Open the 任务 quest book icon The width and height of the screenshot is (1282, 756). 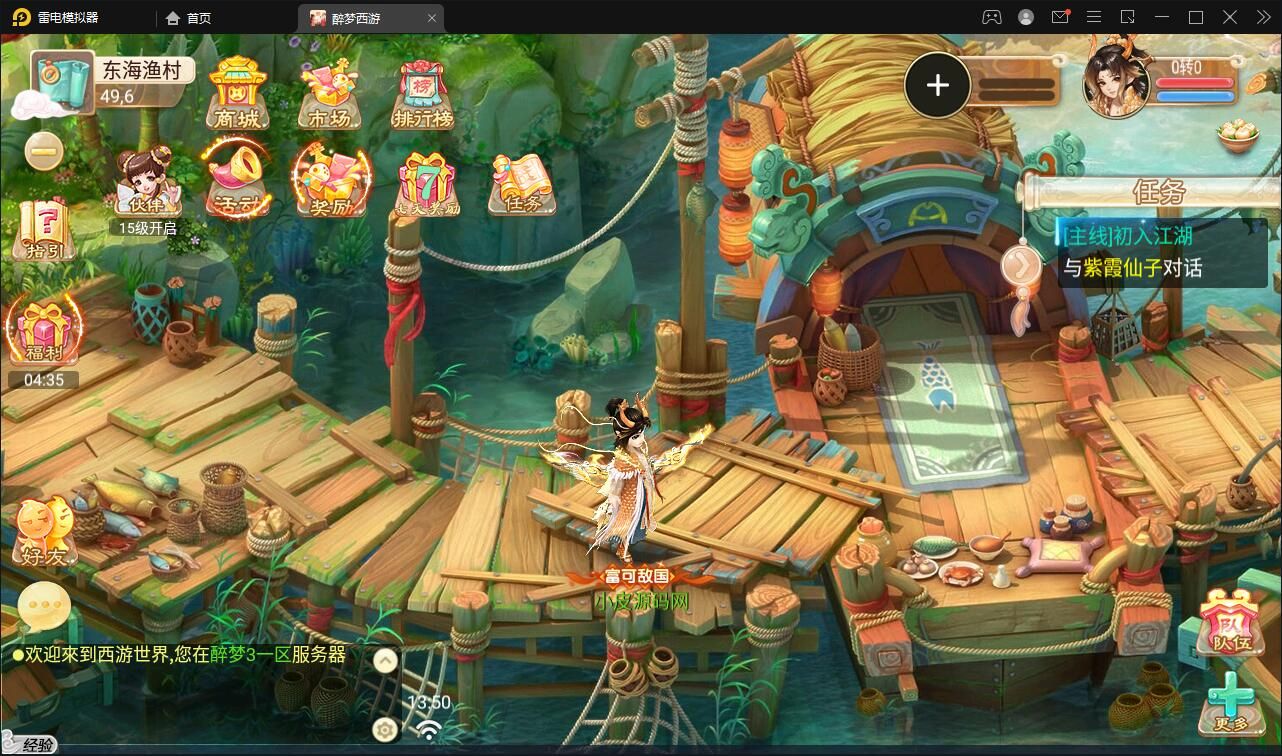(521, 184)
